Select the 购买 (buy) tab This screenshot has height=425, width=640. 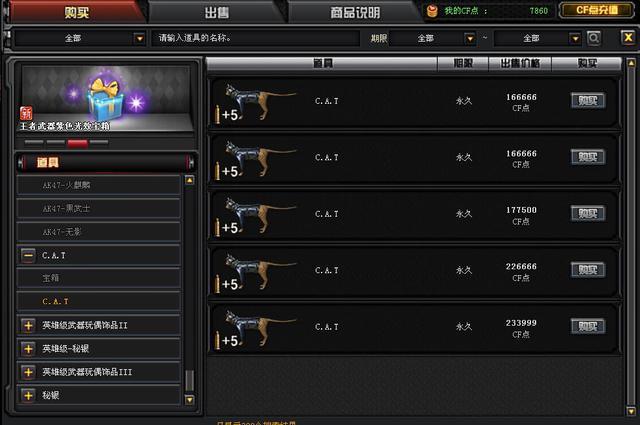[x=75, y=12]
